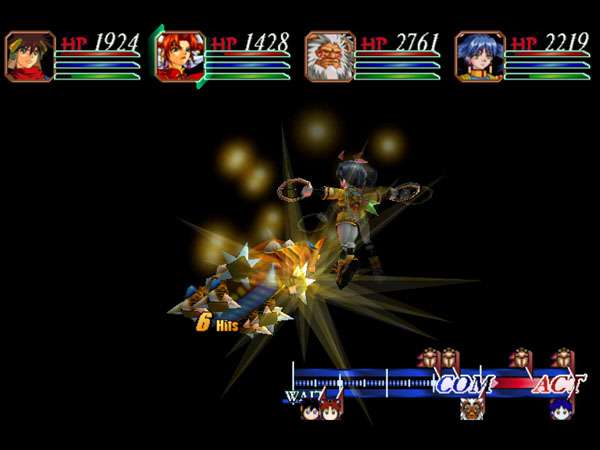Screen dimensions: 600x450
Task: Select Justin's portrait with the red scarf
Action: [29, 56]
